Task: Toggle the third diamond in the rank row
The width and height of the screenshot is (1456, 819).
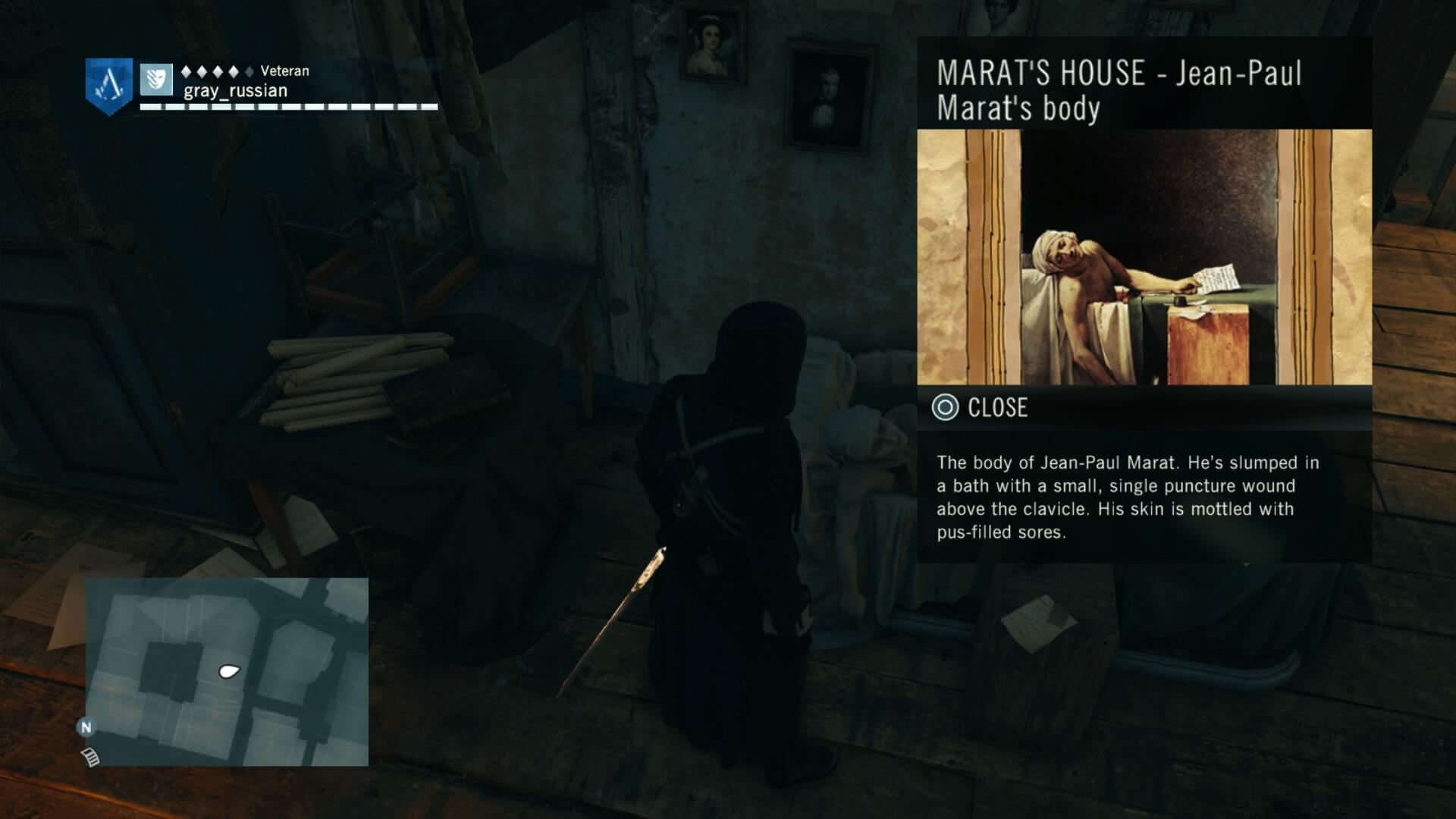Action: click(x=218, y=71)
